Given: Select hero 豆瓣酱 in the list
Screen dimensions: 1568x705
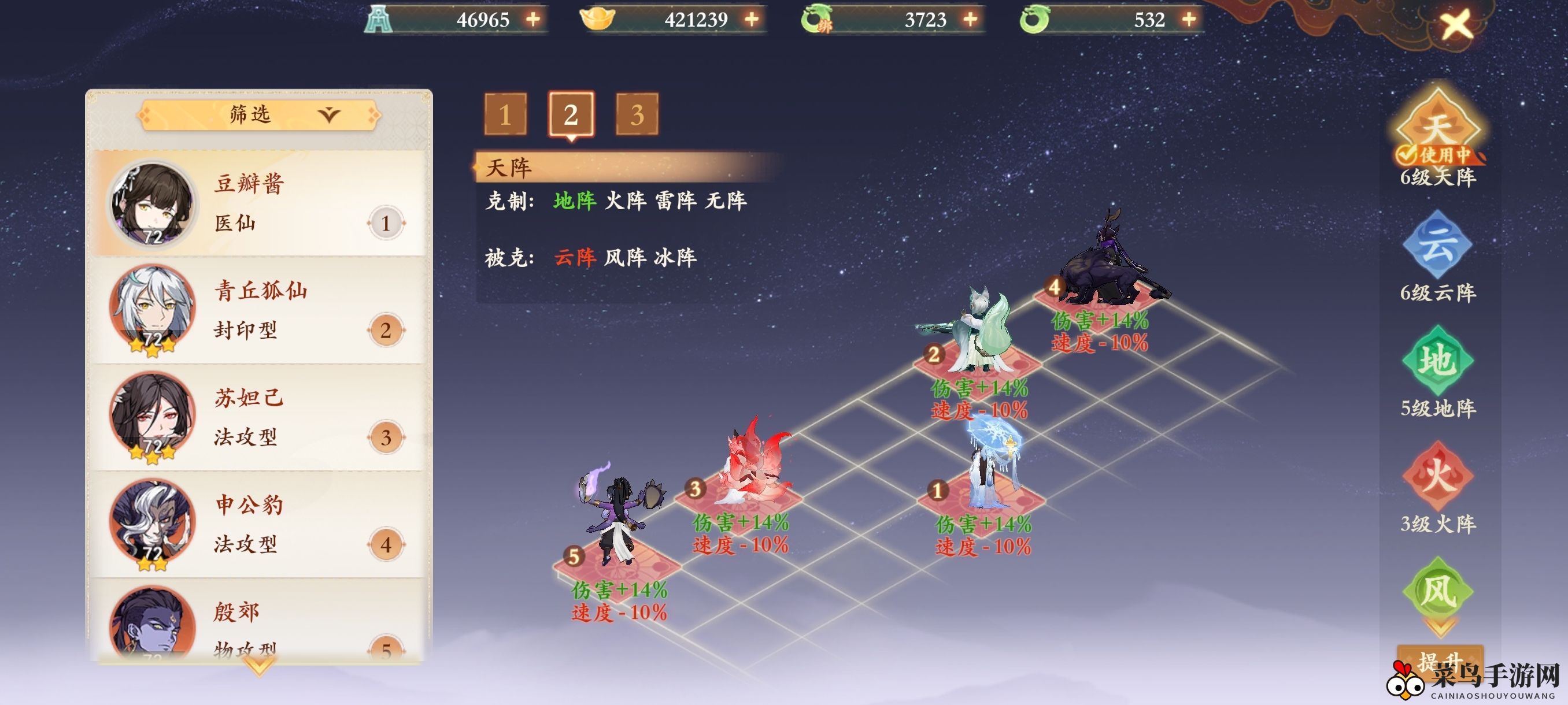Looking at the screenshot, I should pyautogui.click(x=257, y=203).
